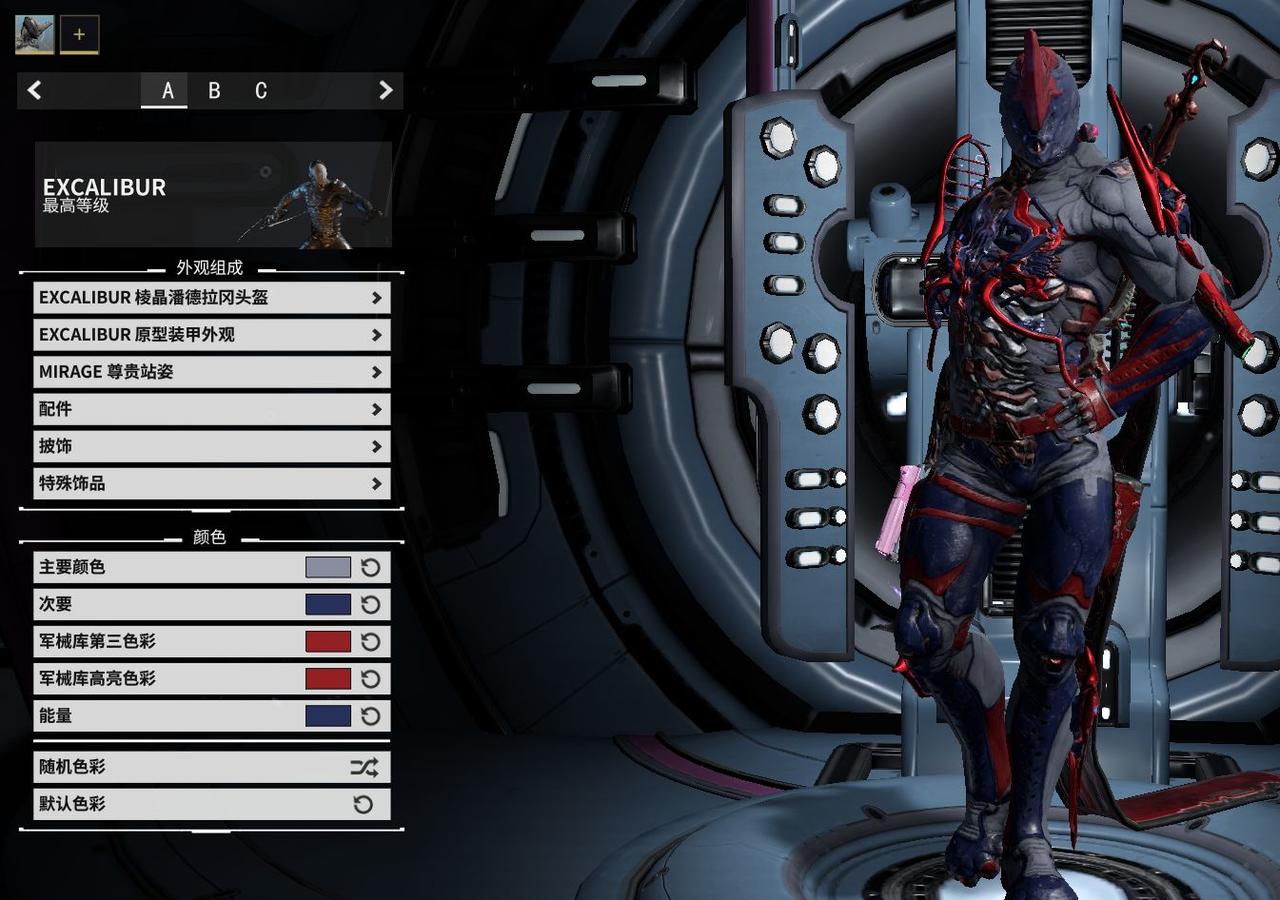Switch to appearance config B
Image resolution: width=1280 pixels, height=900 pixels.
coord(214,91)
